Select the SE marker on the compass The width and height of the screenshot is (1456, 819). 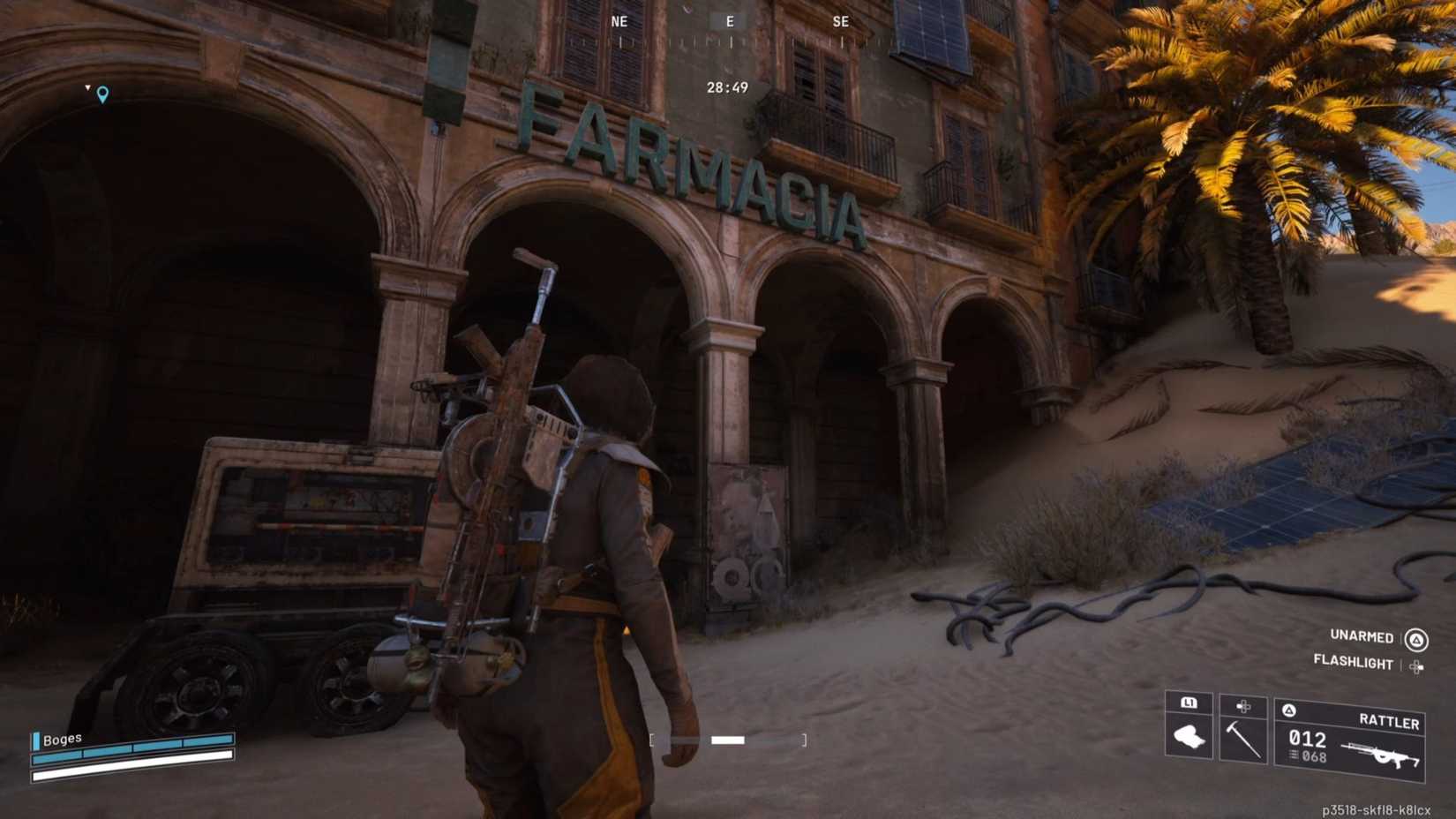pyautogui.click(x=841, y=21)
